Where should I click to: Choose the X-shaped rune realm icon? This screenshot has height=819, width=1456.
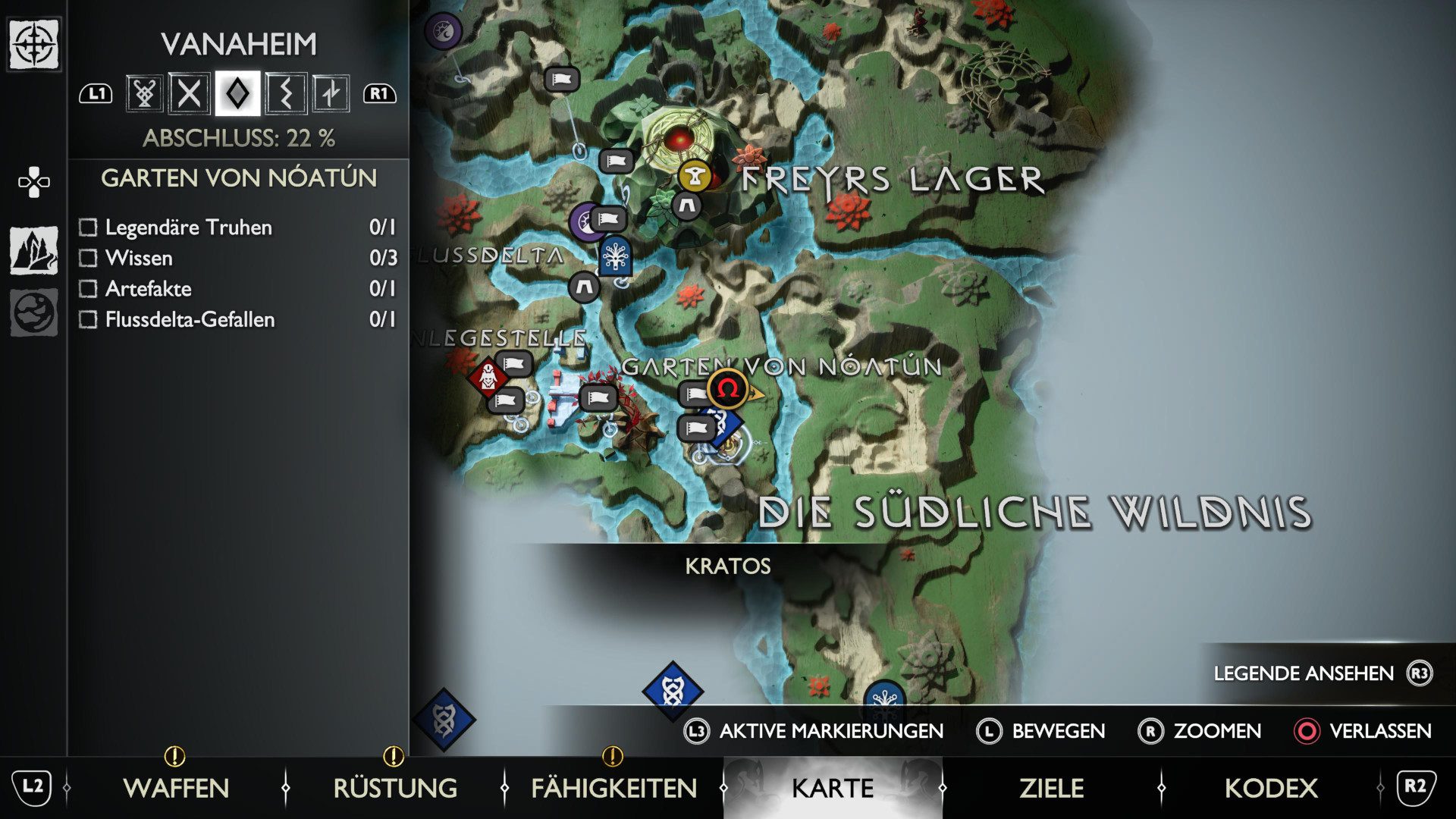pyautogui.click(x=189, y=94)
